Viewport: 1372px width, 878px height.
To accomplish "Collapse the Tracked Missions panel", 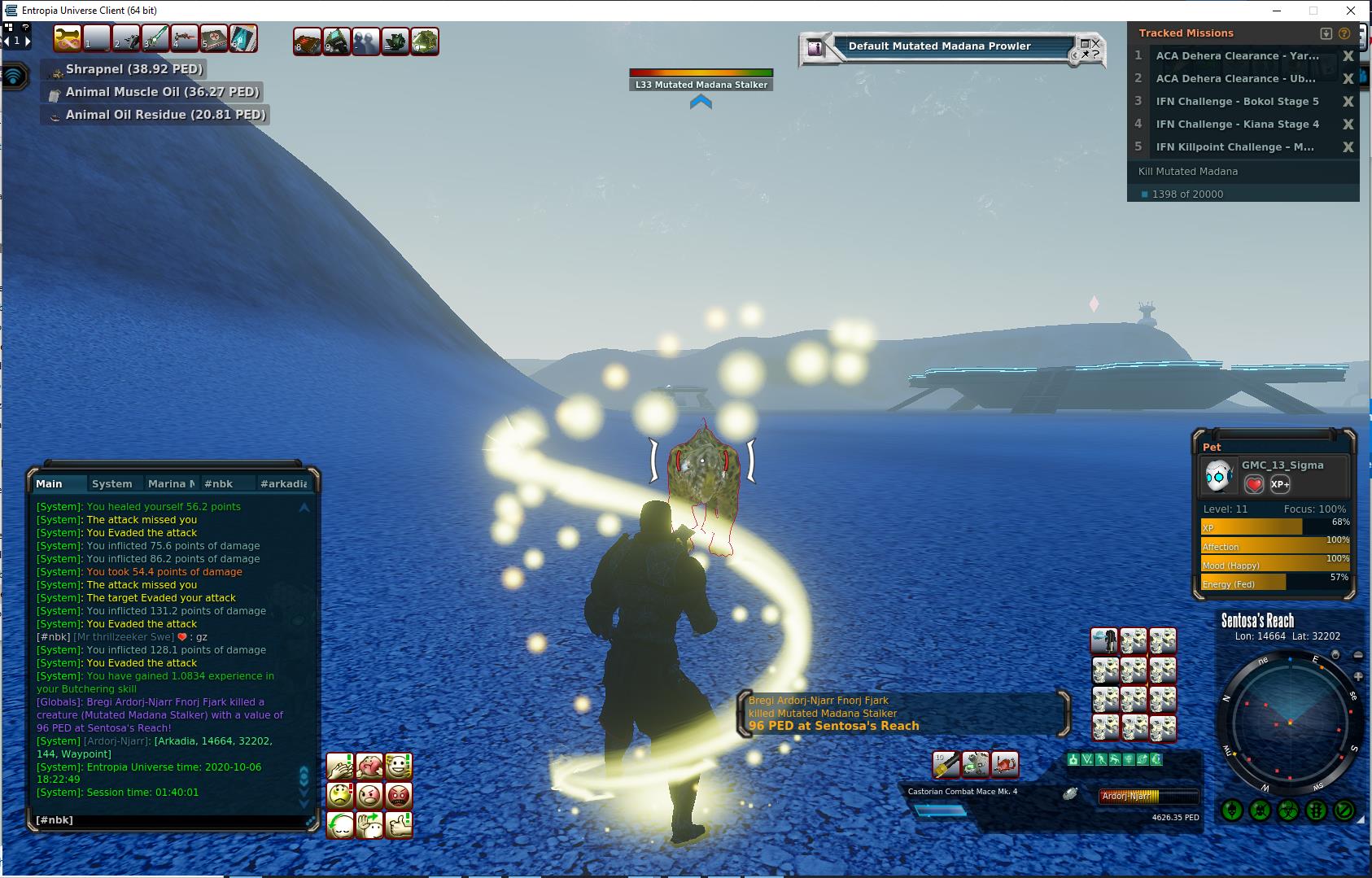I will click(1326, 33).
